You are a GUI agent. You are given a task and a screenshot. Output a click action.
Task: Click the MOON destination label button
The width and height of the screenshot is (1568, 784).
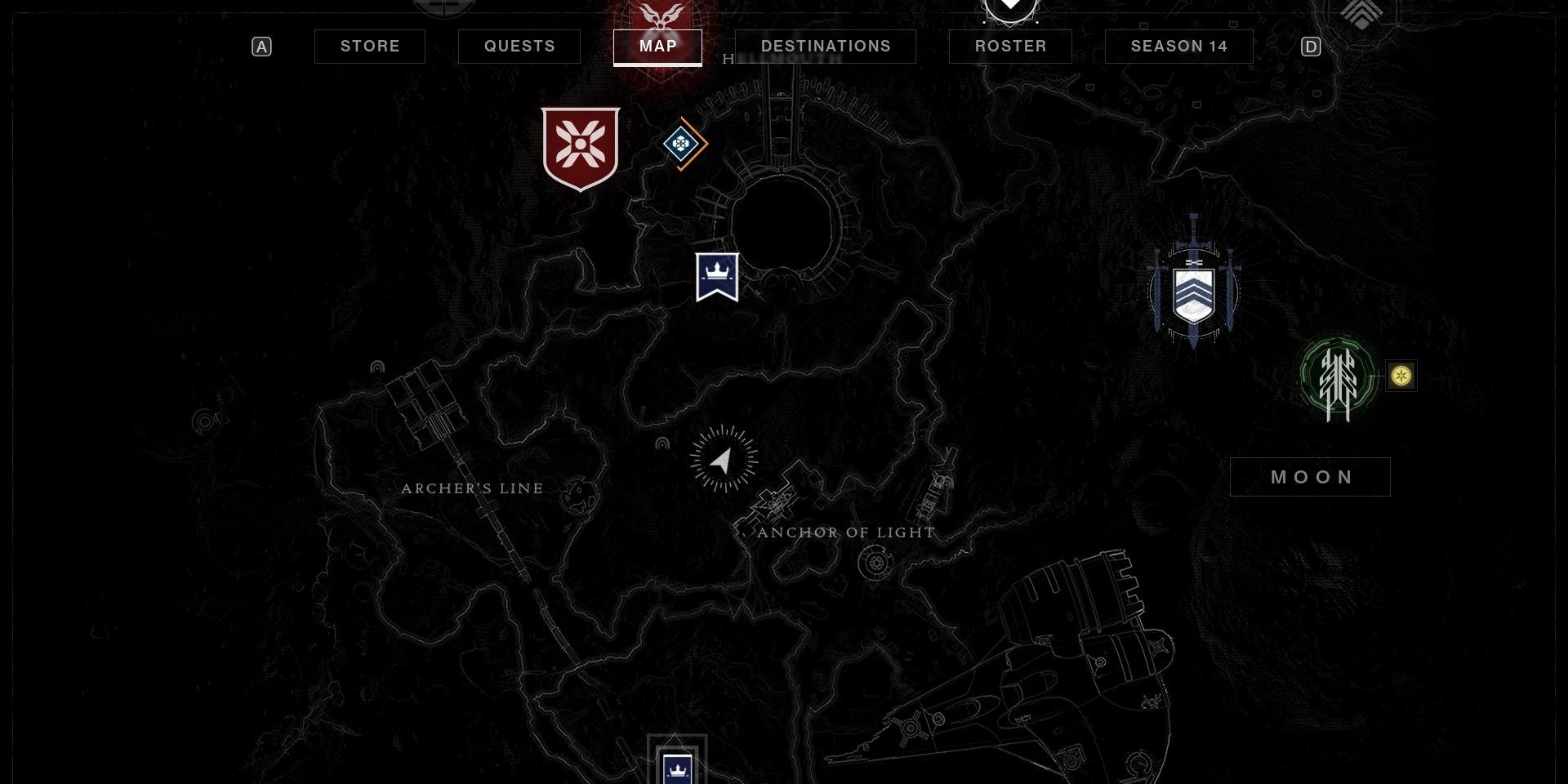(x=1310, y=476)
